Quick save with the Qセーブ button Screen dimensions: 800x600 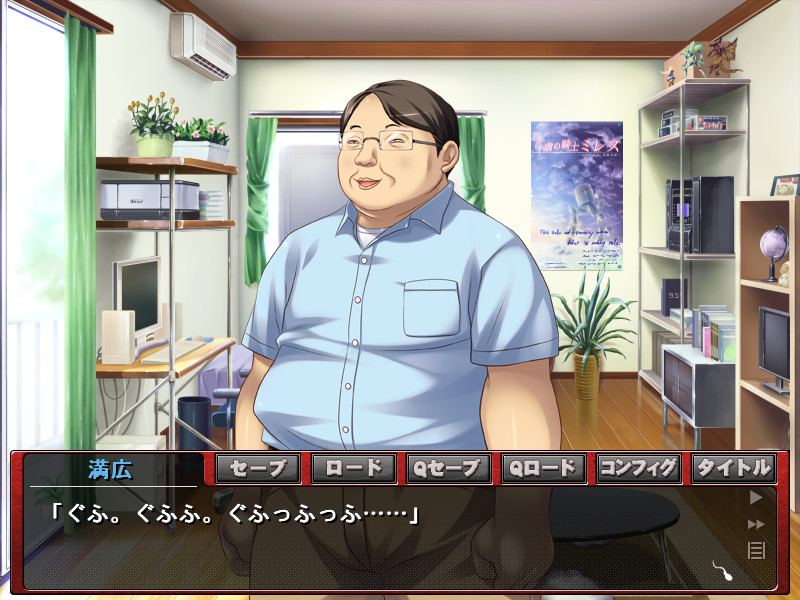(448, 468)
